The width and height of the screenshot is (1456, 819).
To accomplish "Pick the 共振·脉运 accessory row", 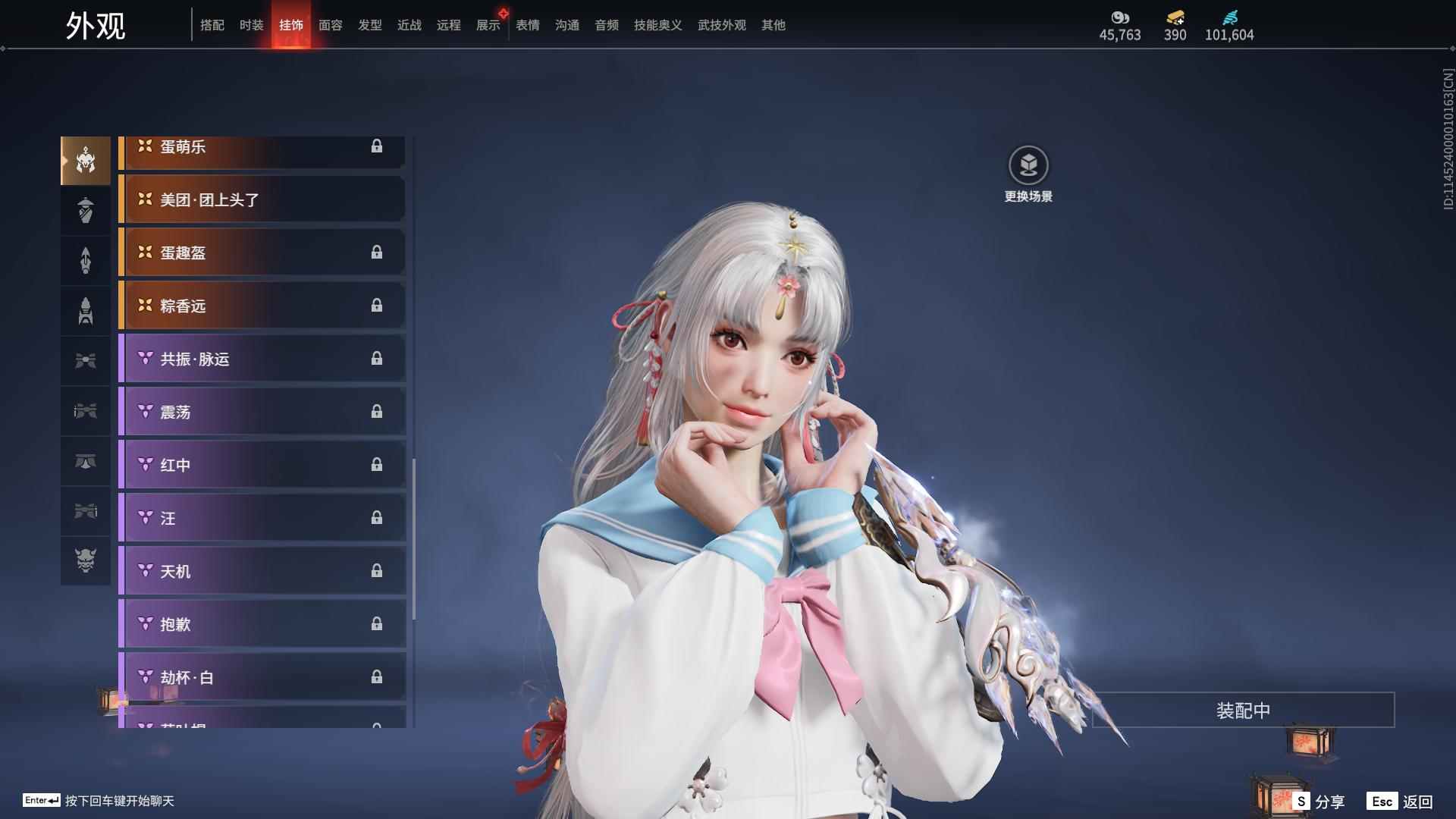I will 262,359.
